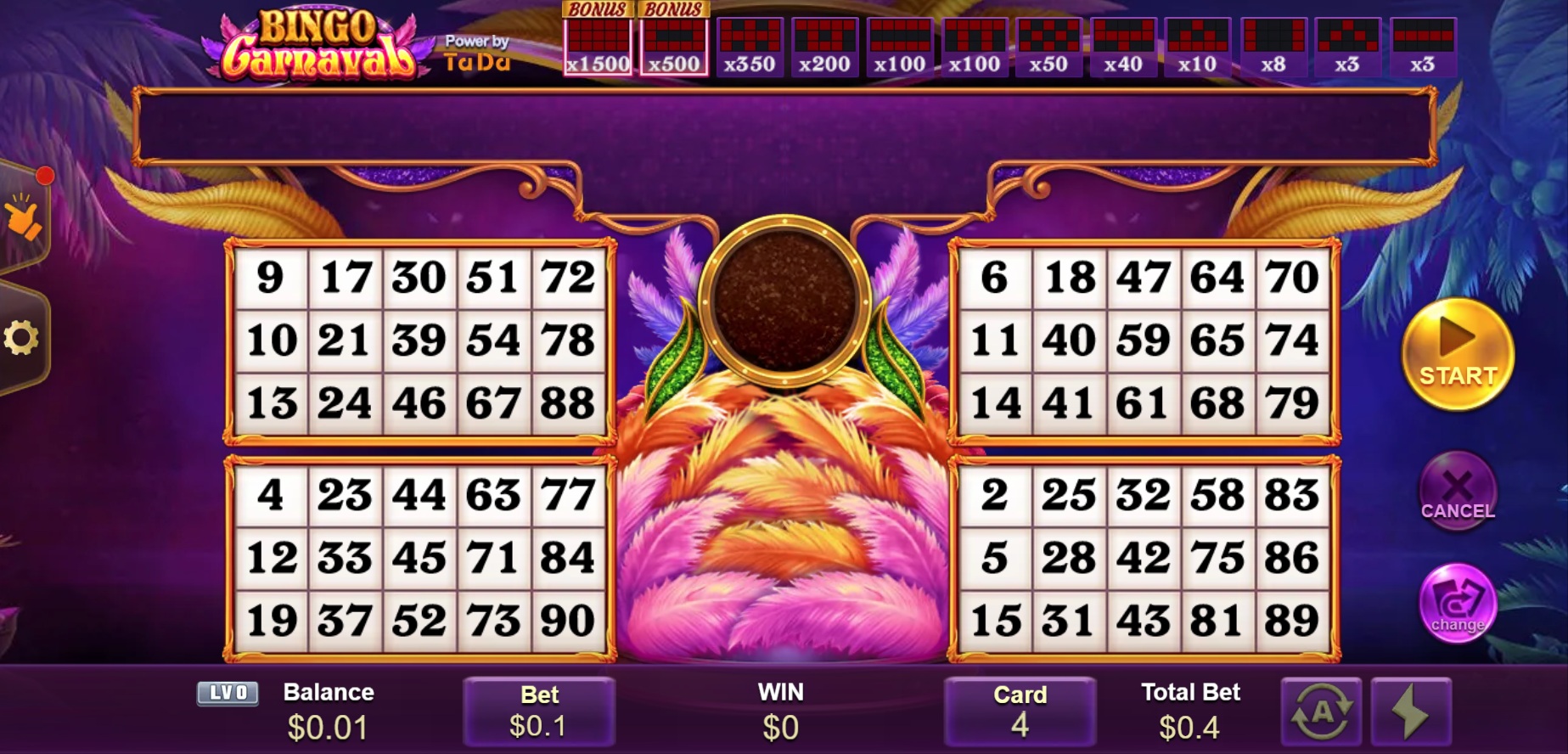Open the gear settings tab
Viewport: 1568px width, 754px height.
21,338
